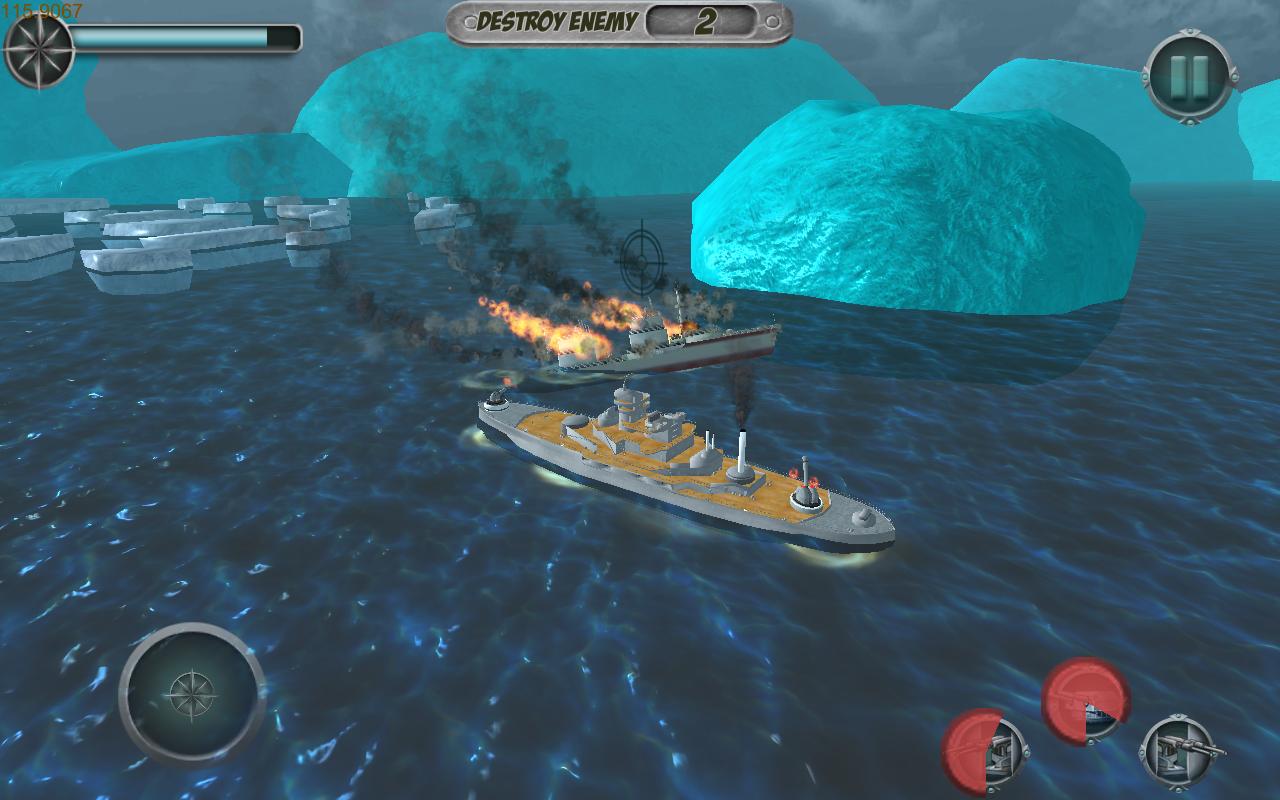1280x800 pixels.
Task: Fire the cannon turret weapon button
Action: [x=987, y=750]
